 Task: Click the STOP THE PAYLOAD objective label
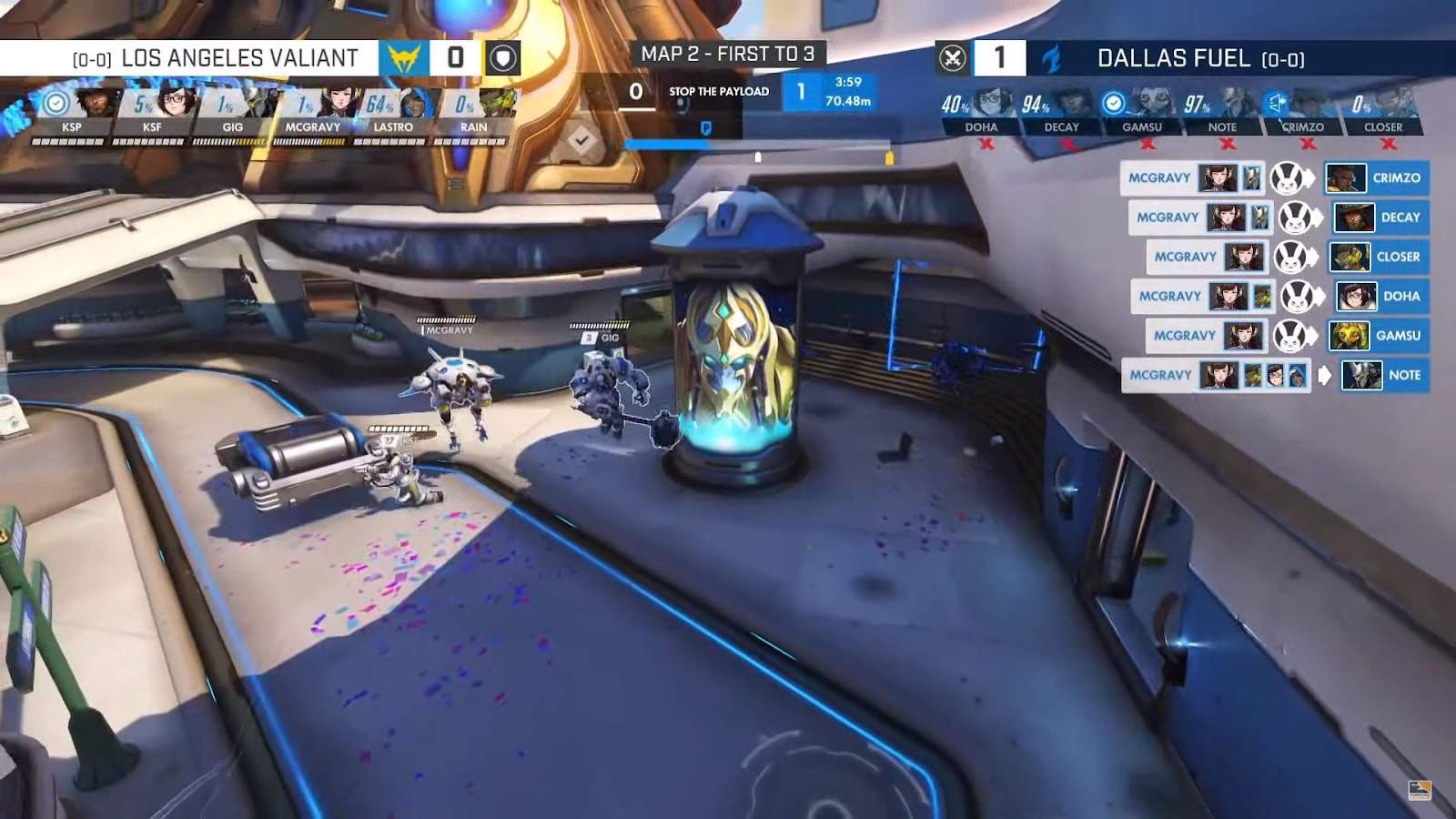pyautogui.click(x=718, y=92)
